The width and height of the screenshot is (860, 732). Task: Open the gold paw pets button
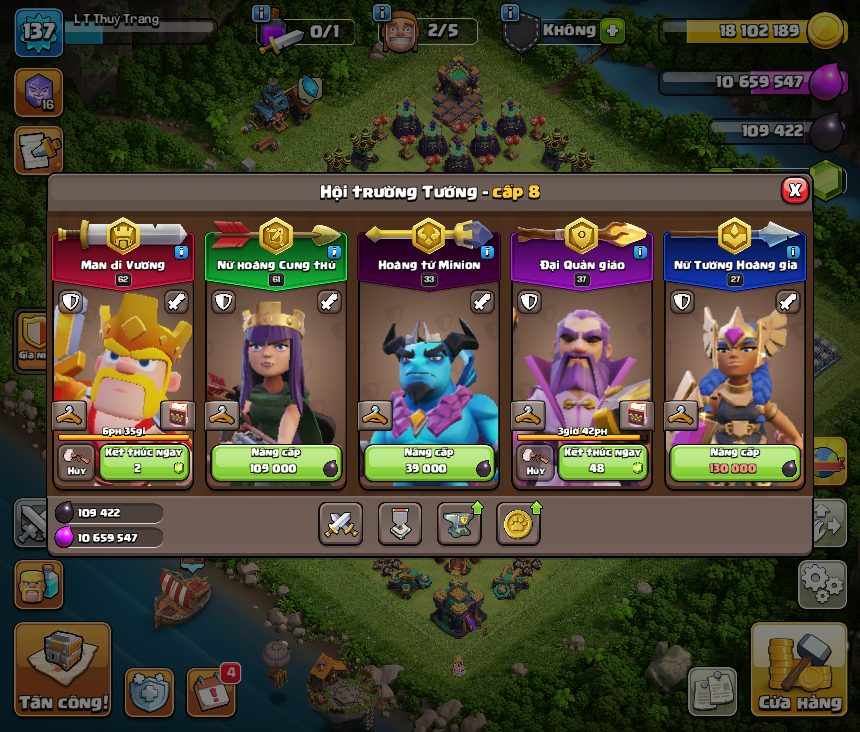coord(518,523)
